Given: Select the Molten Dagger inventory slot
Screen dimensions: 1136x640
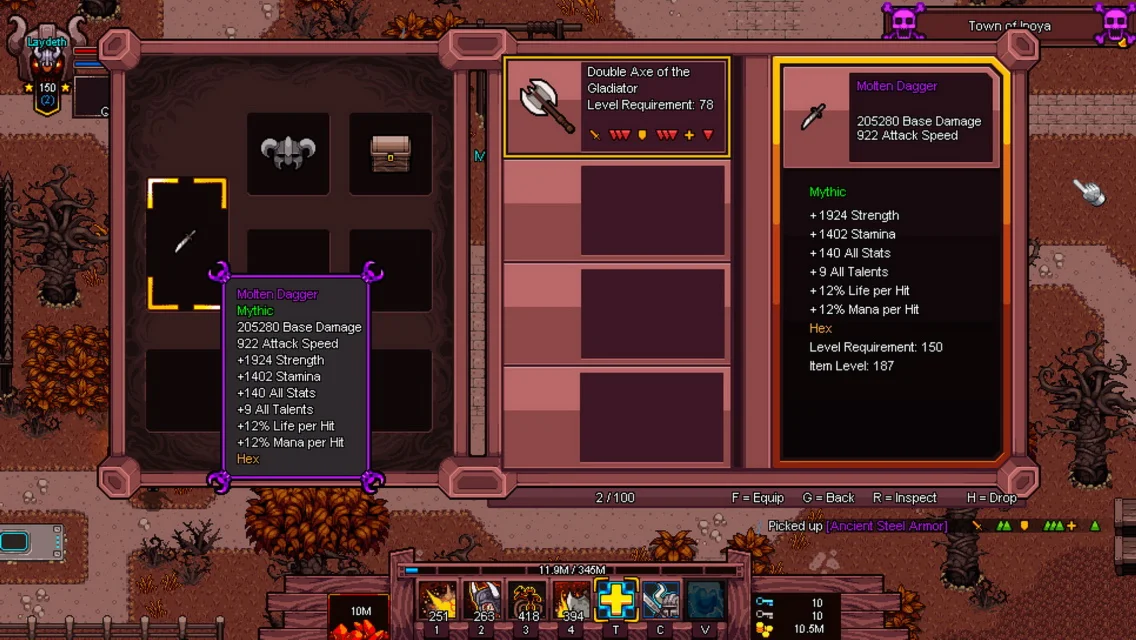Looking at the screenshot, I should click(187, 243).
